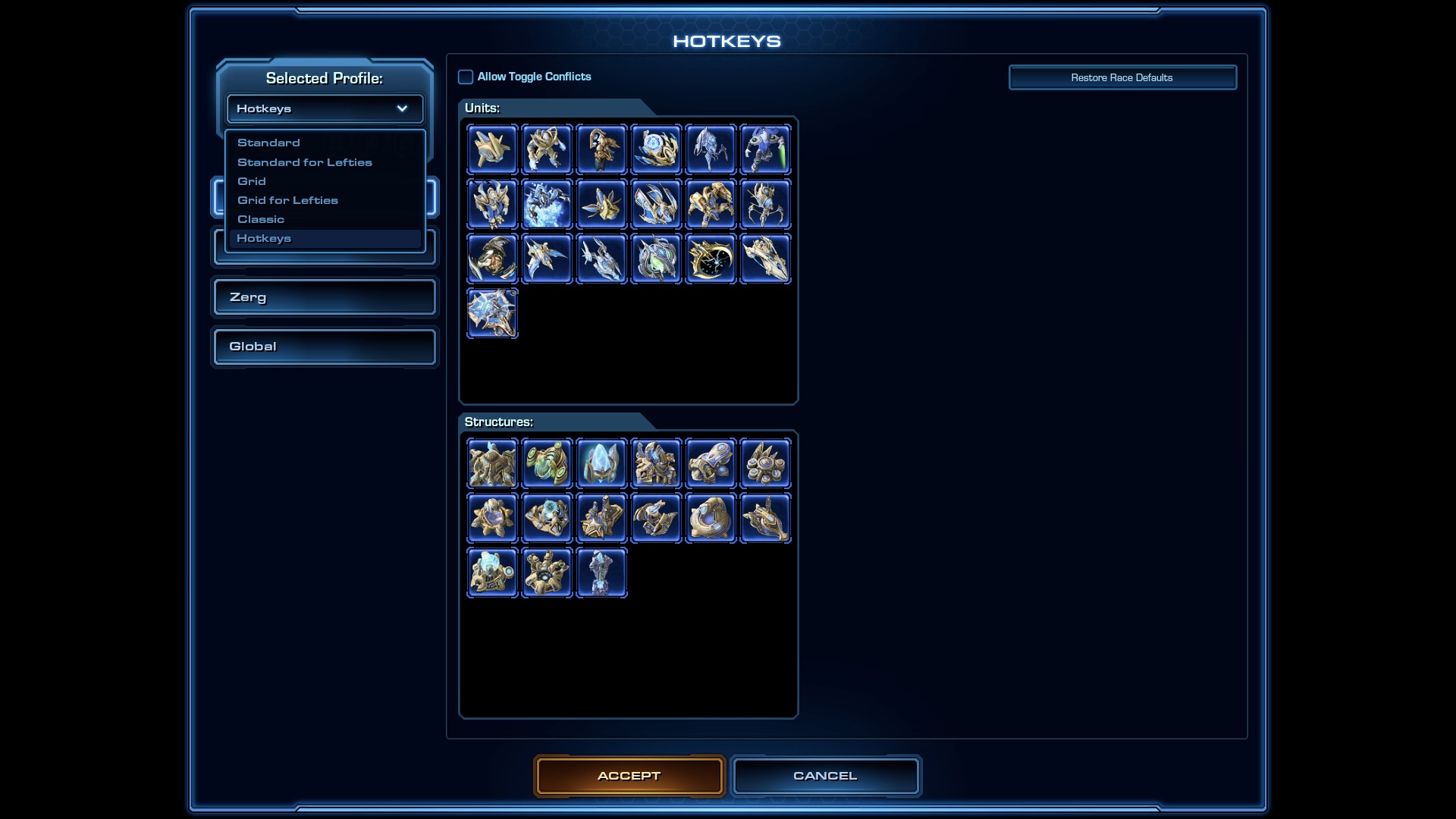Select the Dark Templar with green blade
The image size is (1456, 819).
(x=766, y=149)
